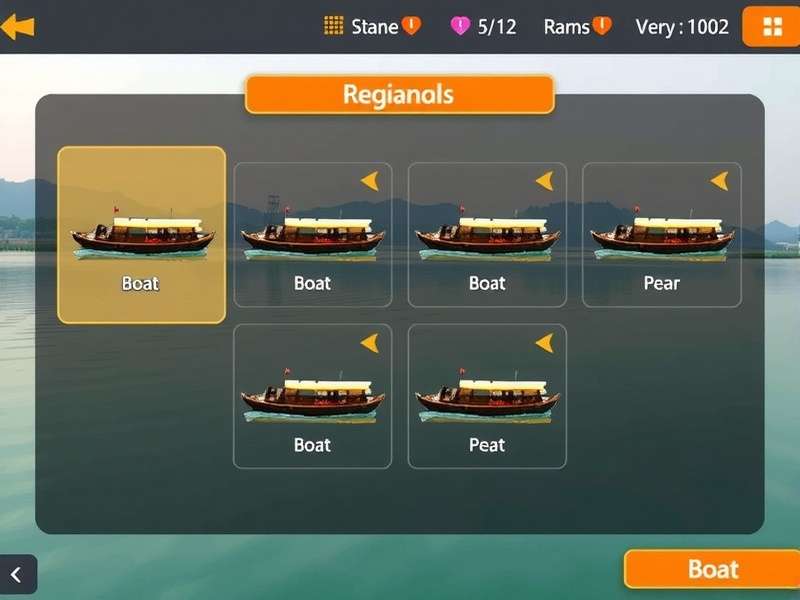Select the highlighted yellow Boat tile
Screen dimensions: 800x600
point(141,235)
